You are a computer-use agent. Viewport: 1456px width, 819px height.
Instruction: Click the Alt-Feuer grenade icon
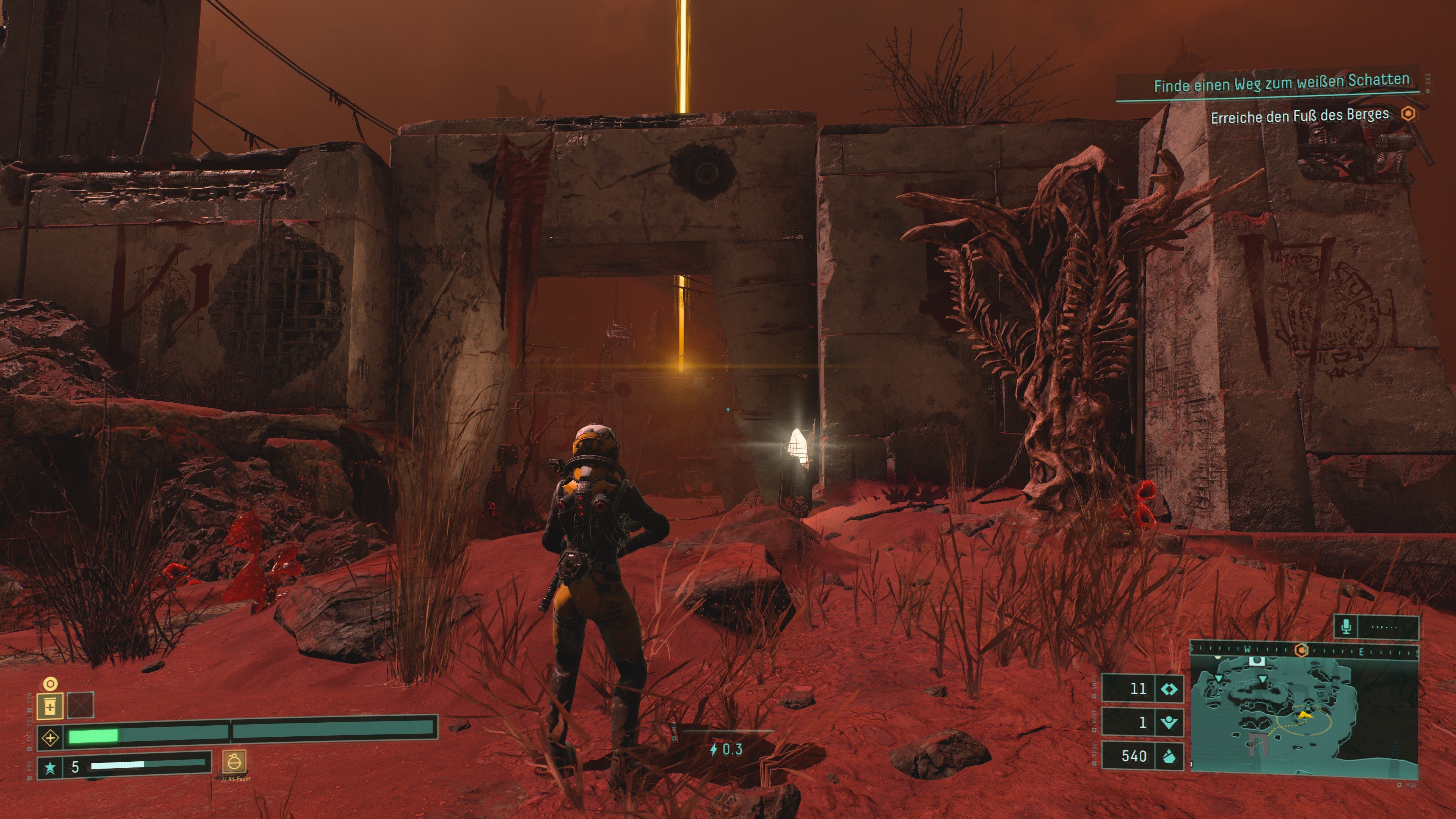(x=234, y=762)
